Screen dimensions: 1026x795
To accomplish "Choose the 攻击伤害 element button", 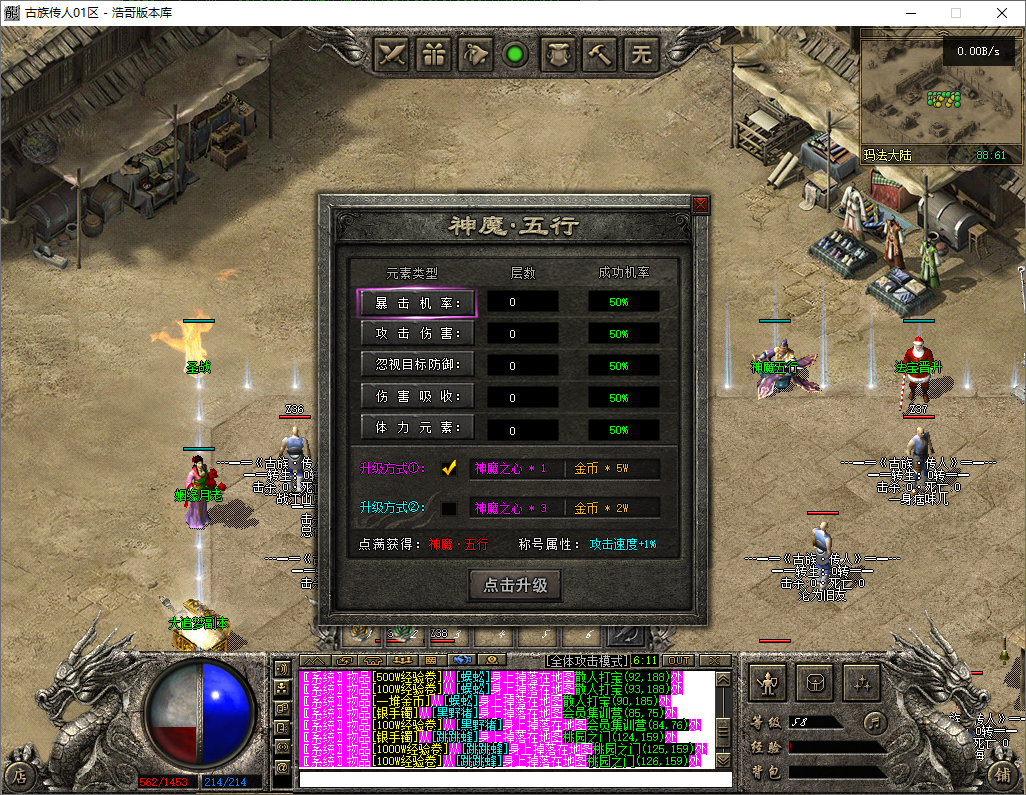I will tap(416, 333).
